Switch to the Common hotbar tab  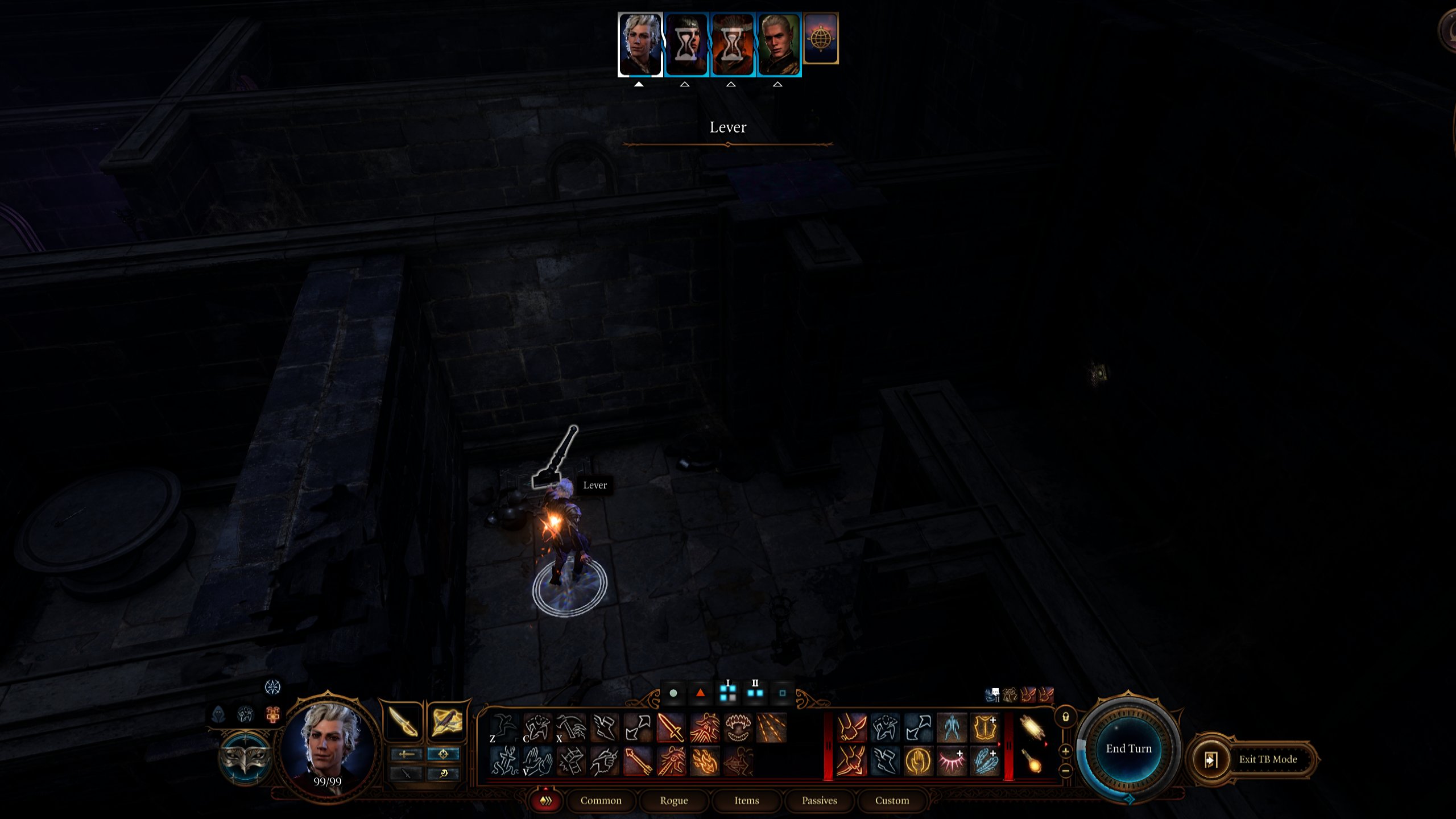tap(601, 800)
